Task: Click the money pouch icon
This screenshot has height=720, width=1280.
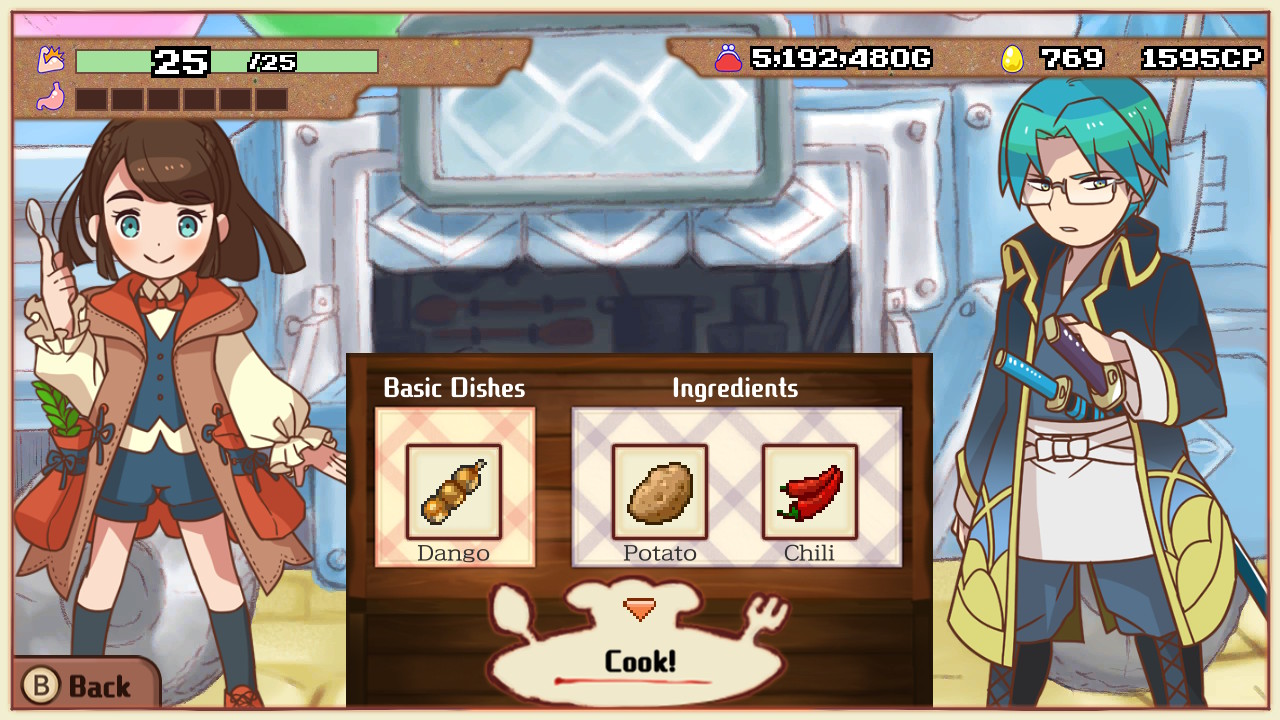Action: coord(729,58)
